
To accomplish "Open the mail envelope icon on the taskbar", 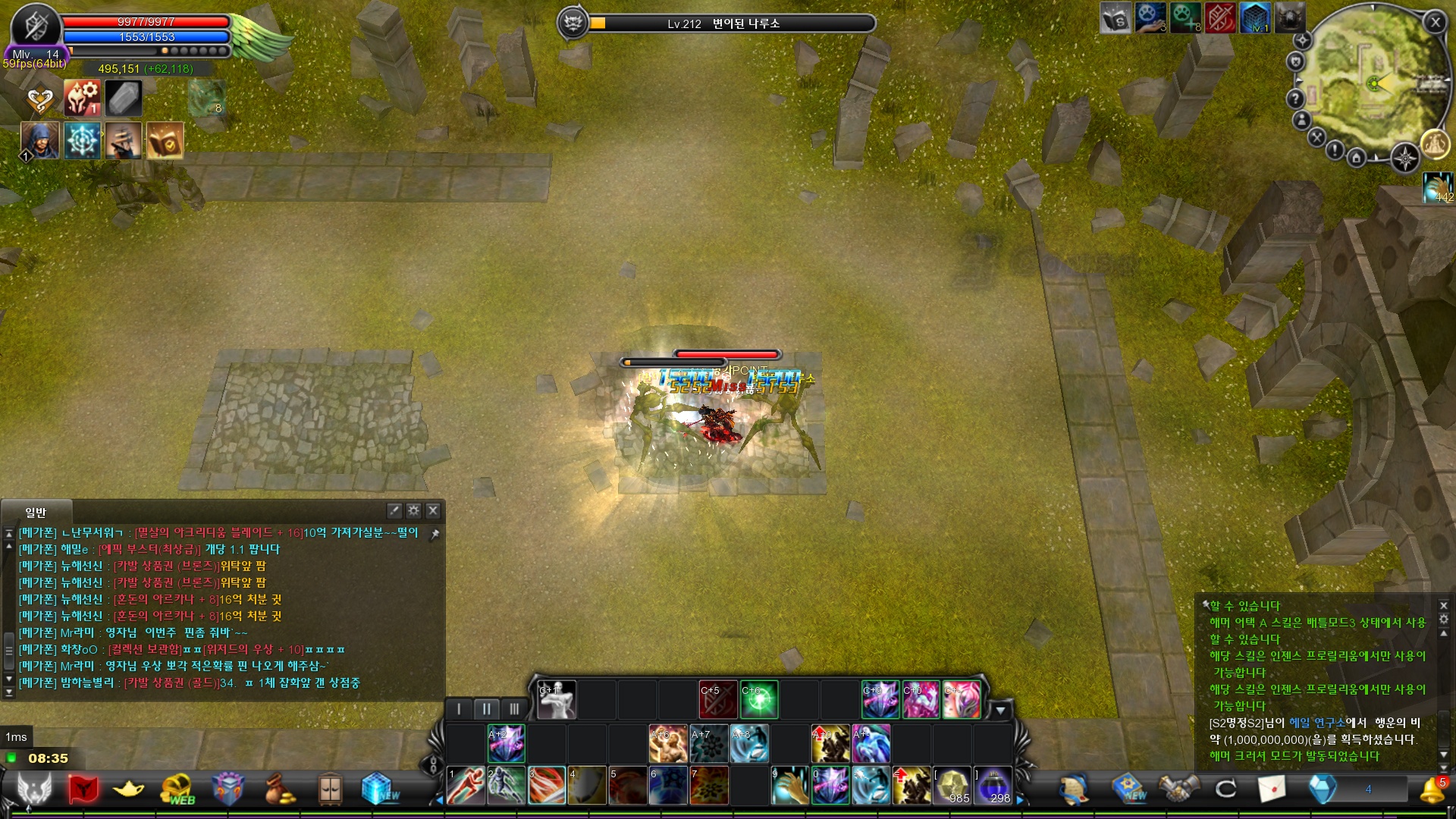I will pyautogui.click(x=1274, y=789).
